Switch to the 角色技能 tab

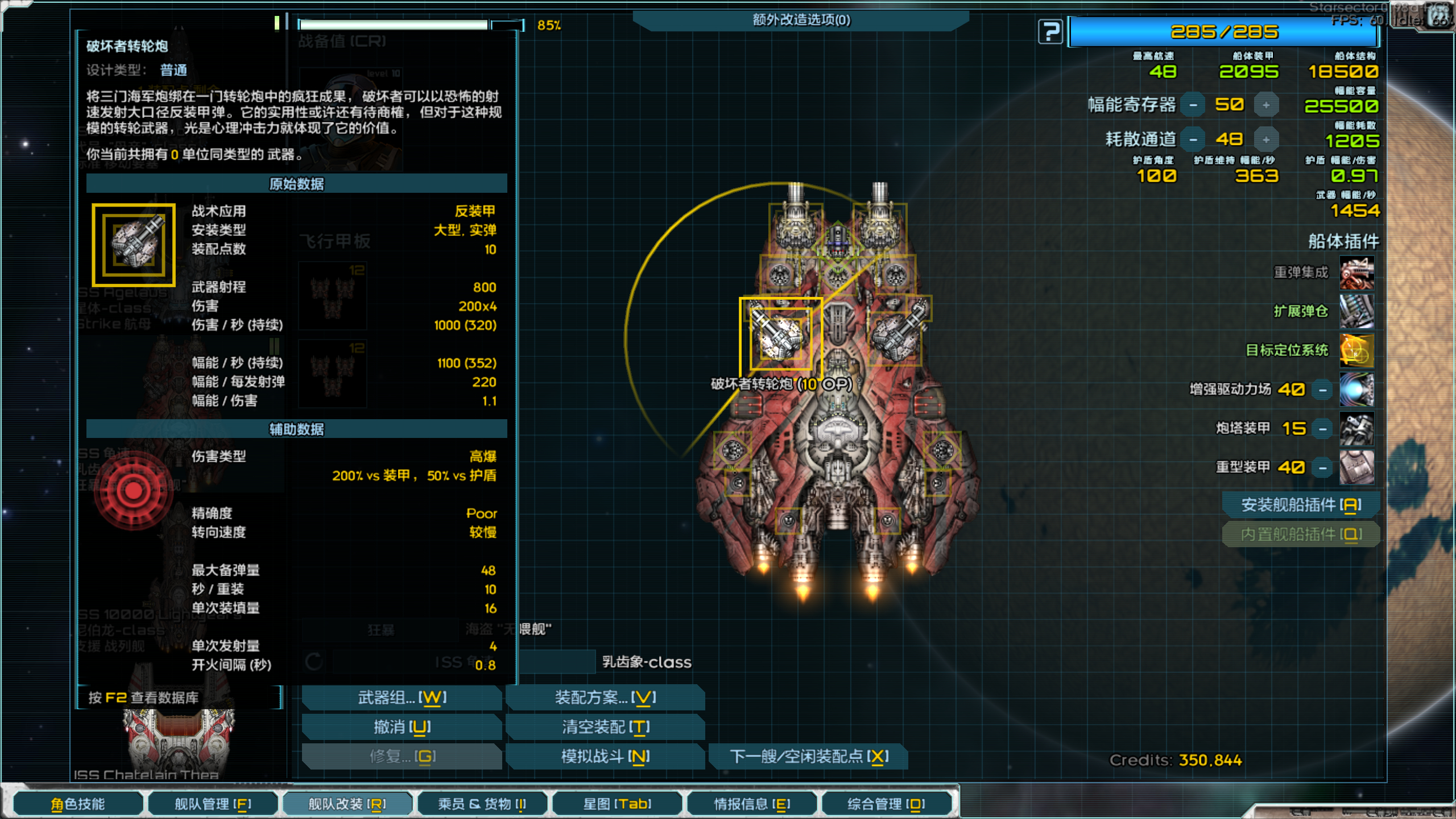[x=78, y=804]
